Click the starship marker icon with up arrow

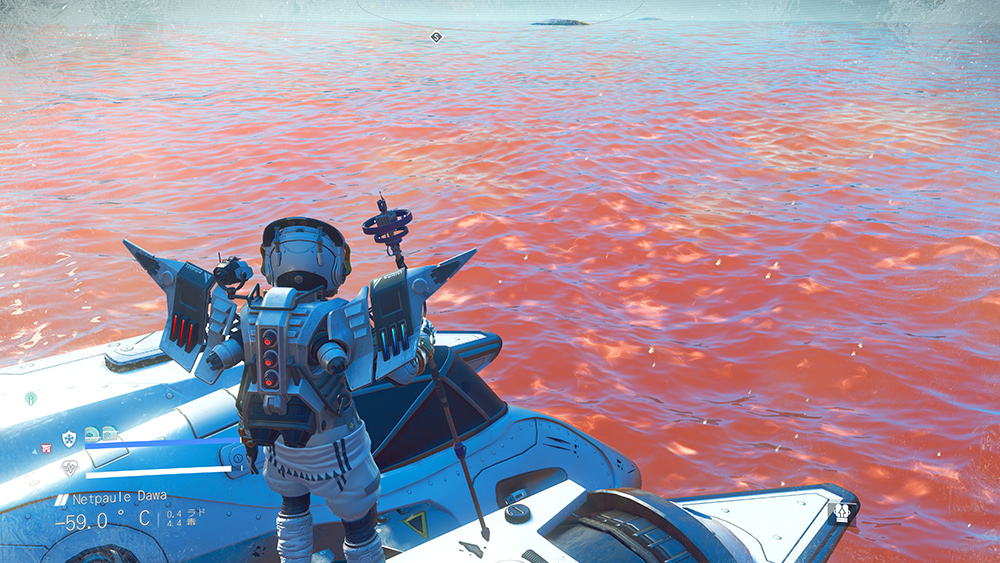(842, 513)
